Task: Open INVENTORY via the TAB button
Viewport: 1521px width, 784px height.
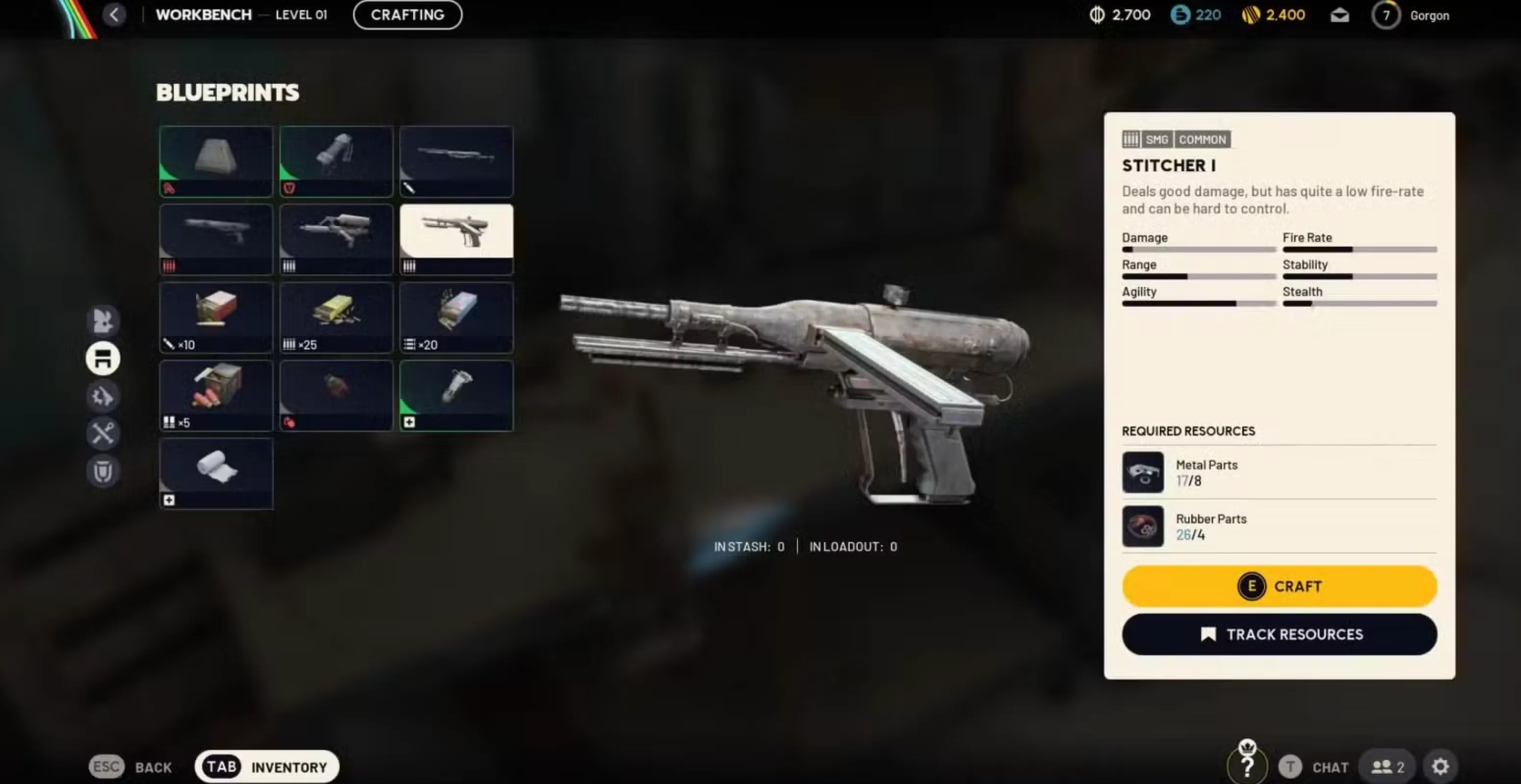Action: pos(266,766)
